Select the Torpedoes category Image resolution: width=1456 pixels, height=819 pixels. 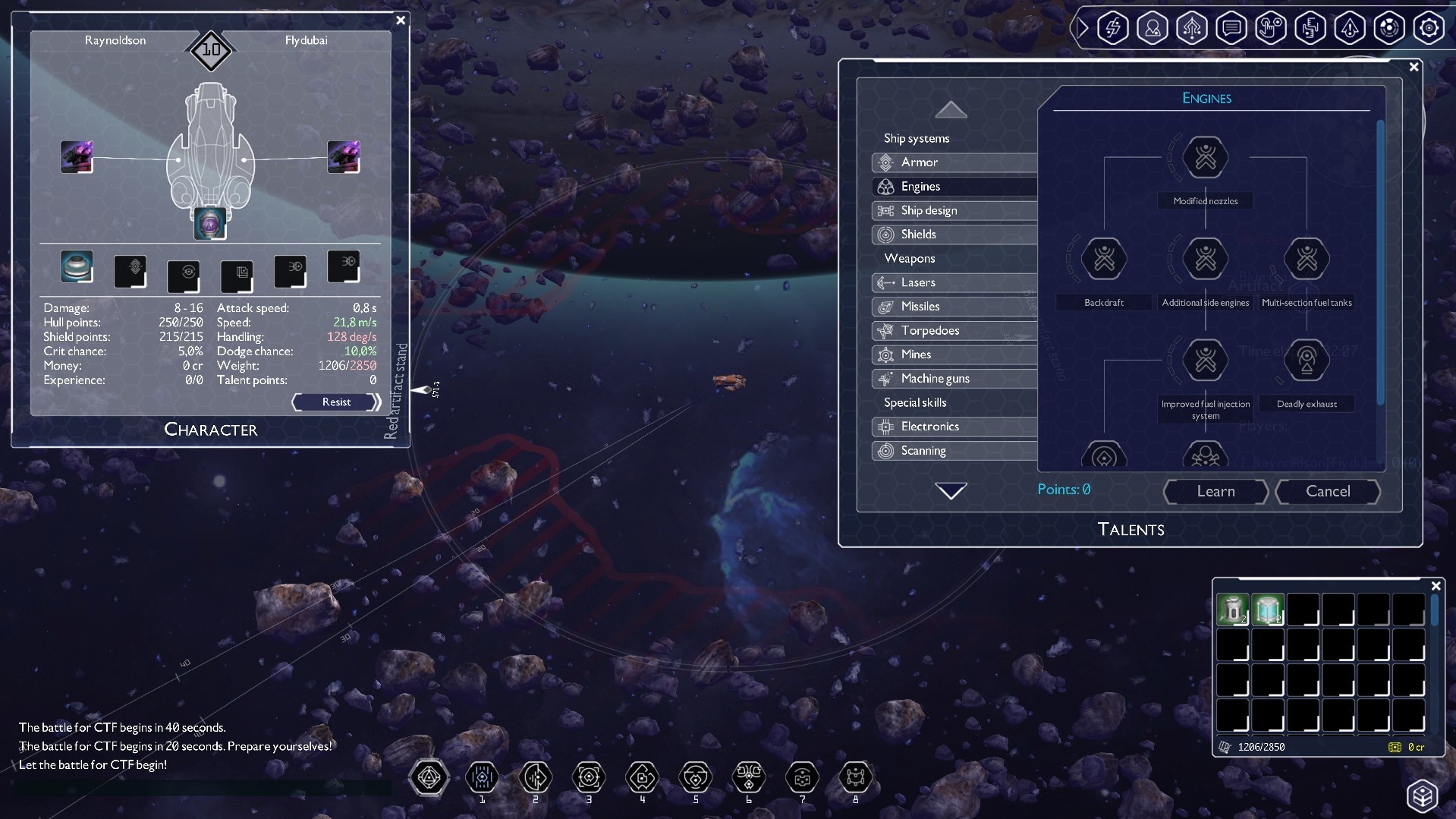[929, 330]
